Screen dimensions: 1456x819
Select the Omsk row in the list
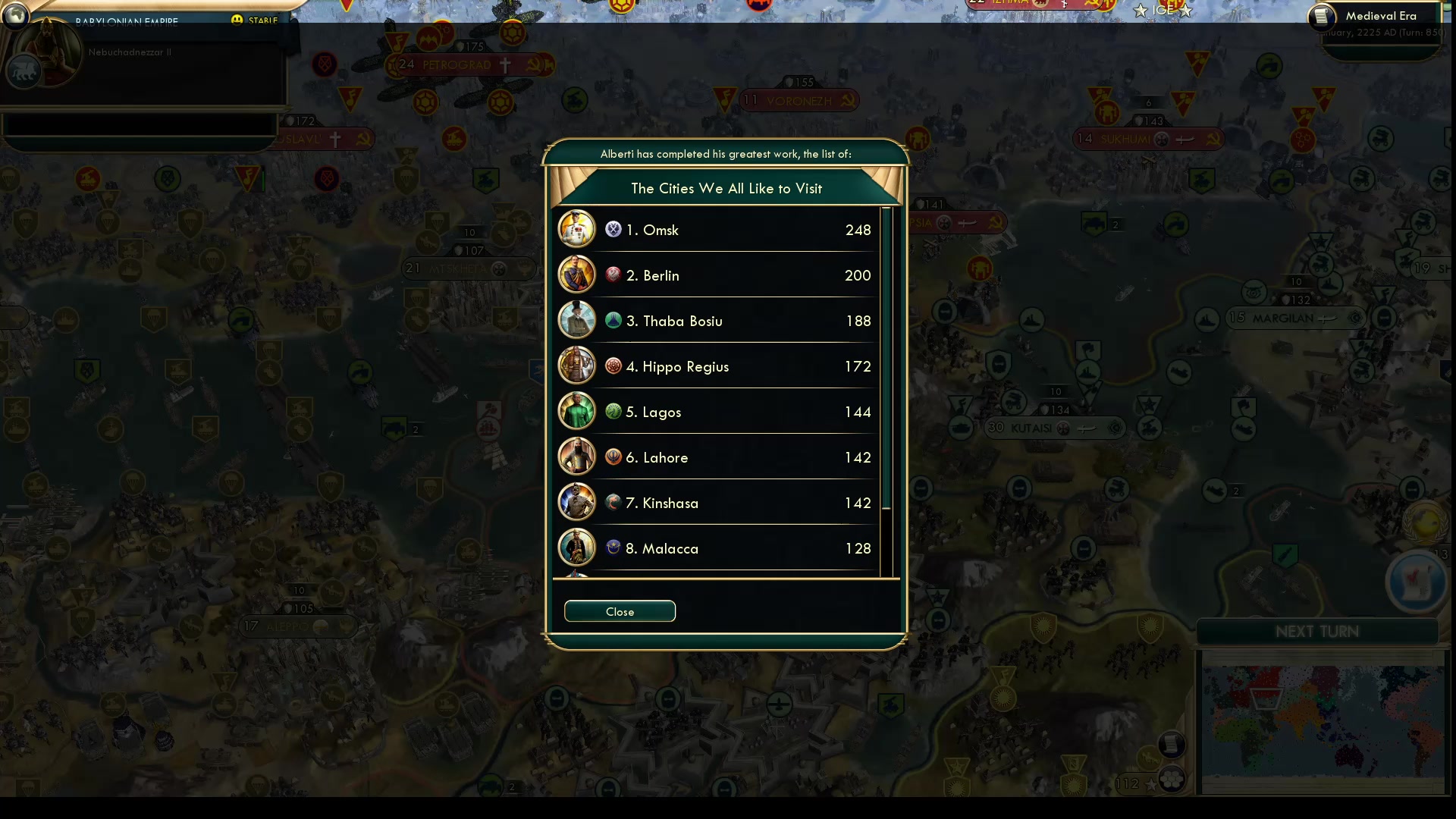pyautogui.click(x=717, y=230)
